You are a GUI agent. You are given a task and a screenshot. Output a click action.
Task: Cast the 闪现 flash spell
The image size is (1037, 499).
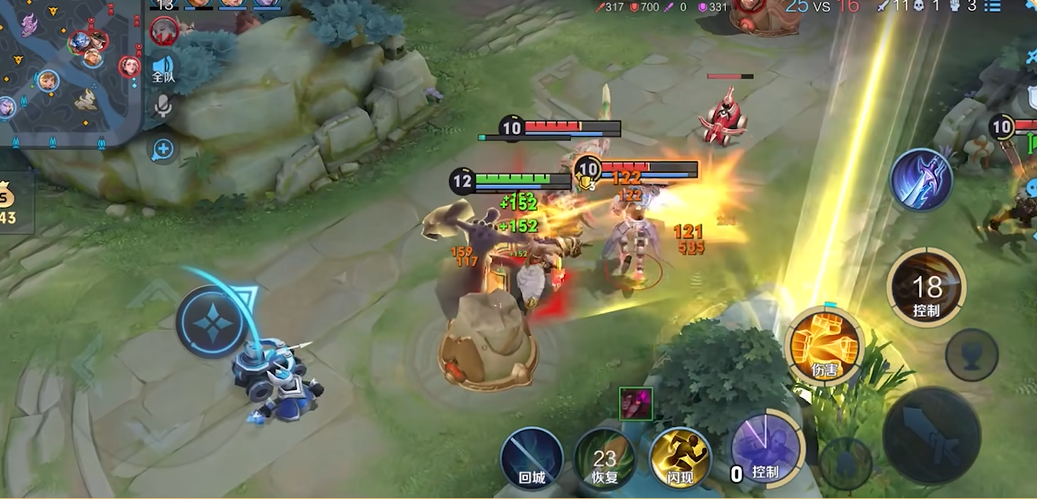point(680,457)
